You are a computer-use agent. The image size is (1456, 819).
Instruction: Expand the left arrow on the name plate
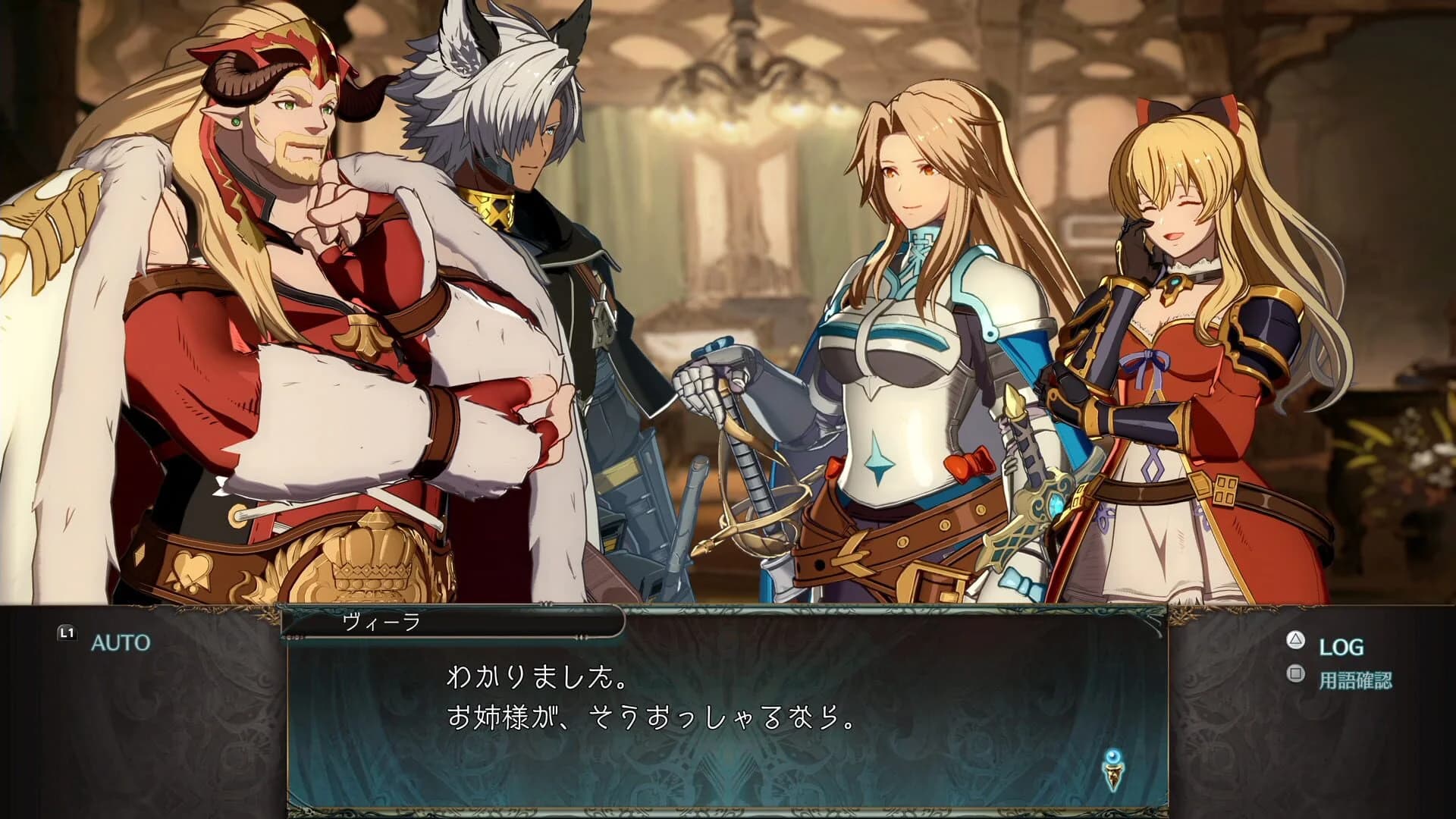[292, 637]
